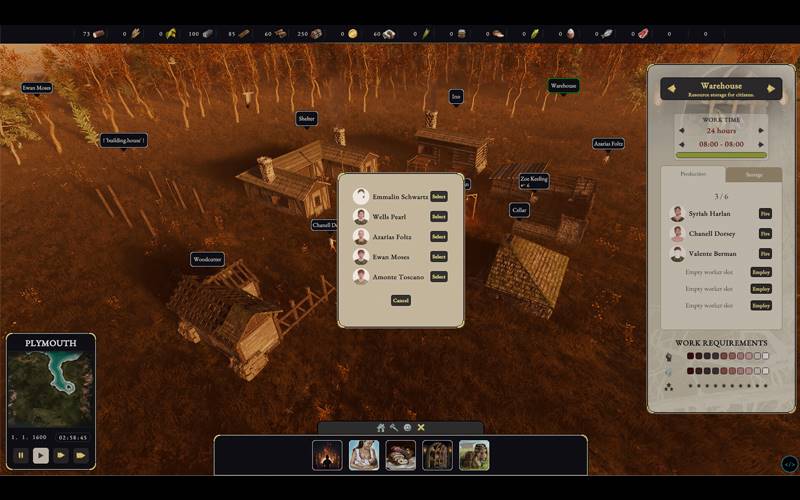
Task: Go to previous building with left arrow
Action: point(672,89)
